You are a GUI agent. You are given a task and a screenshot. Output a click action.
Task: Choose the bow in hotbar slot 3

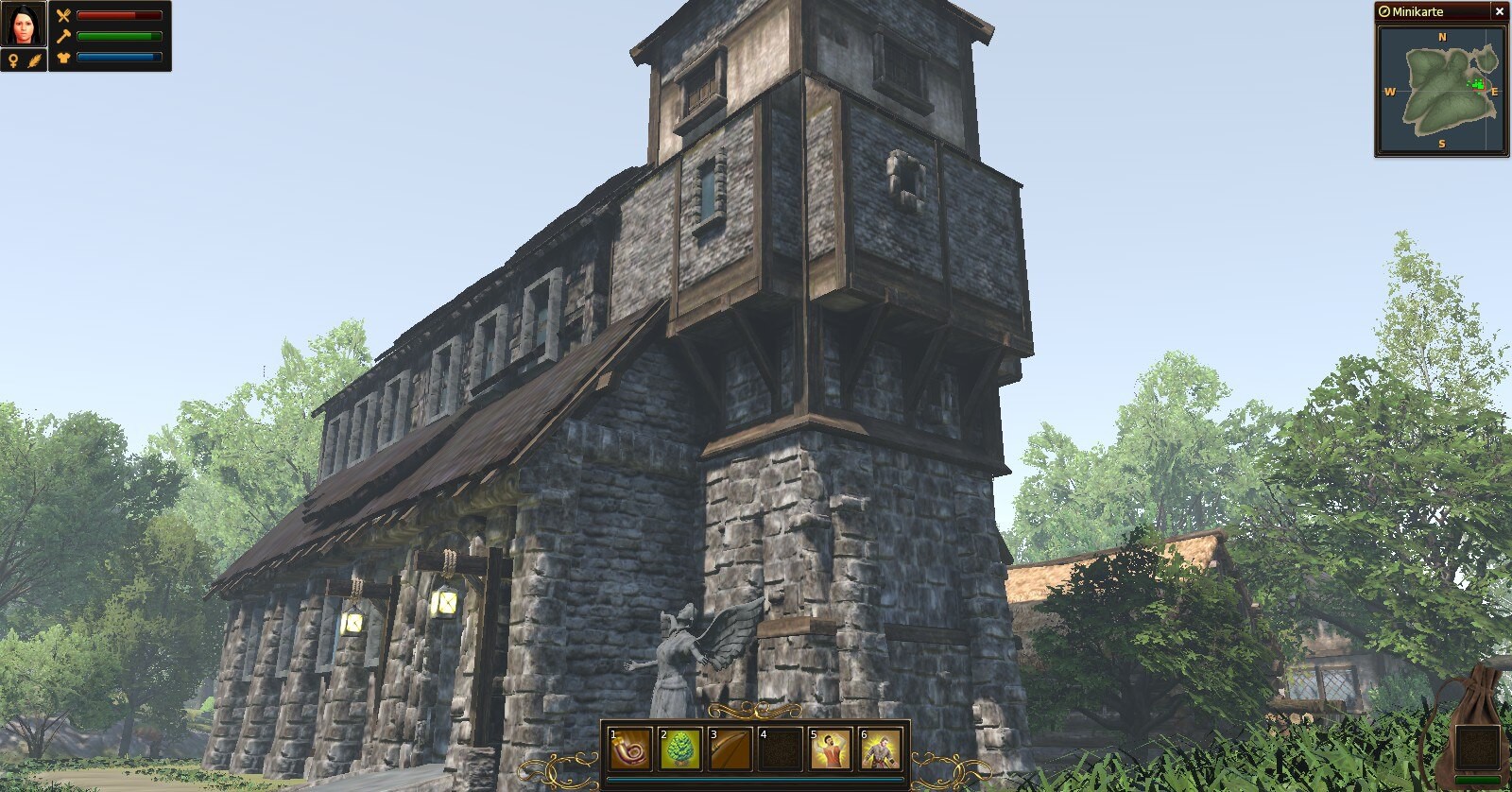point(730,749)
